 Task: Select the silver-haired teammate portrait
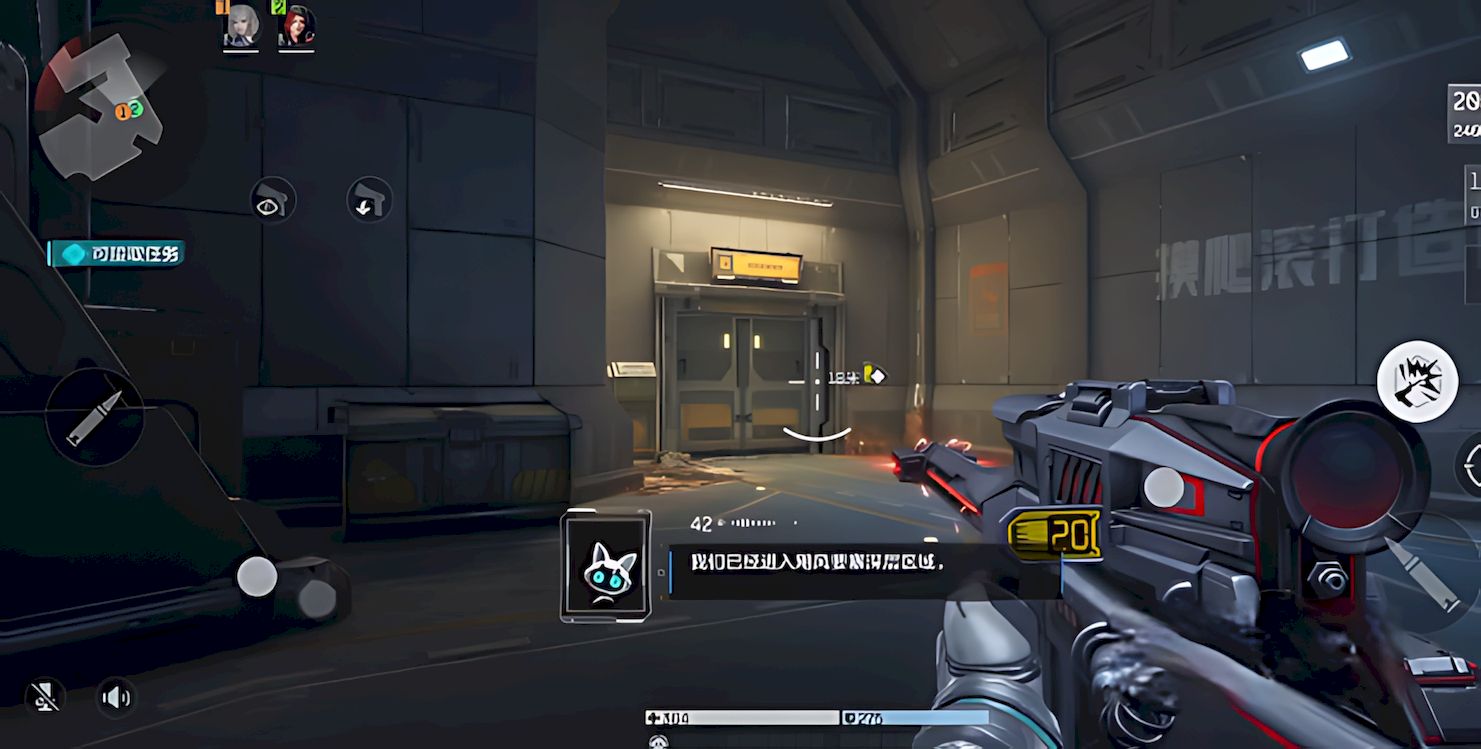[x=241, y=27]
